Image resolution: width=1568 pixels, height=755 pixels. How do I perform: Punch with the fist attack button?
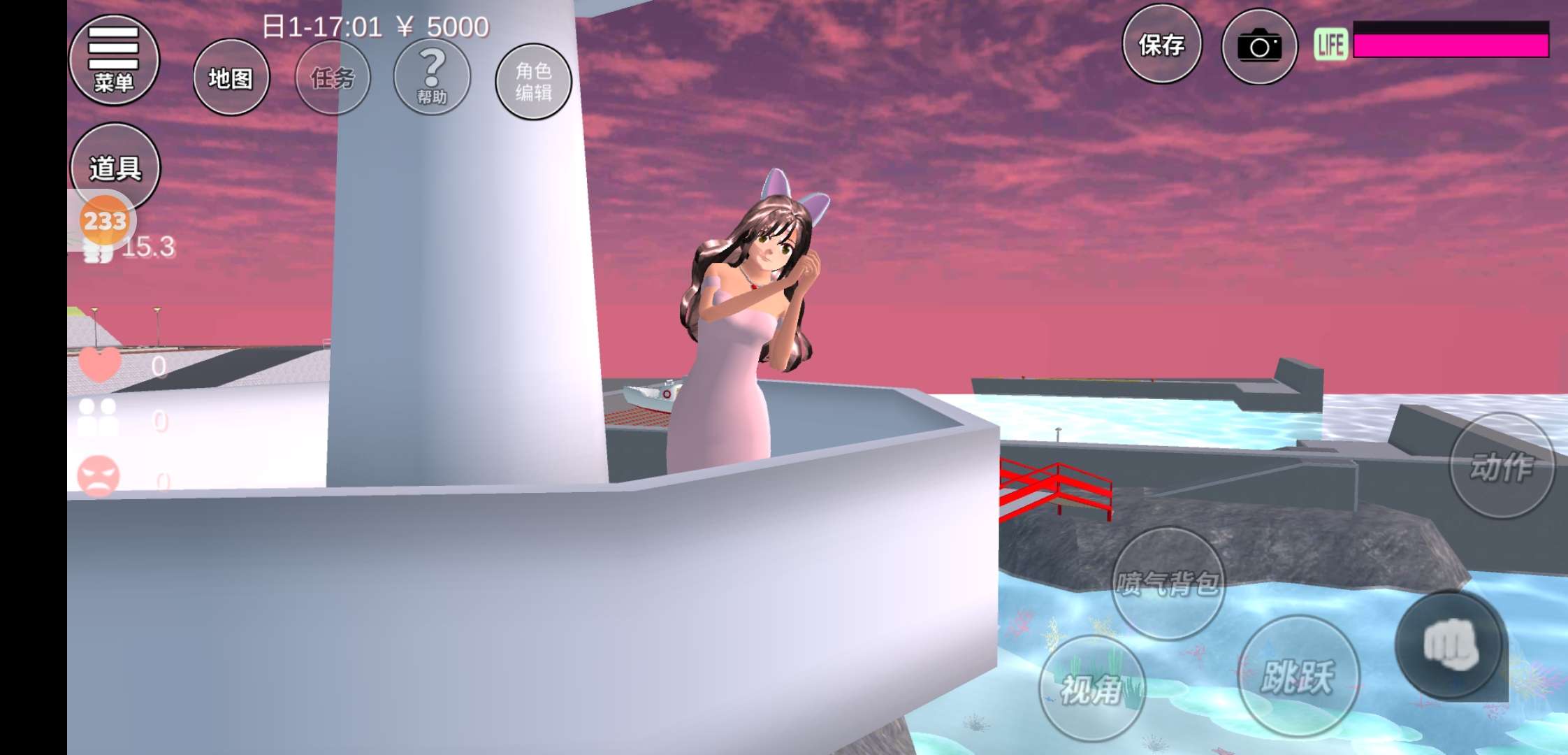click(1450, 645)
